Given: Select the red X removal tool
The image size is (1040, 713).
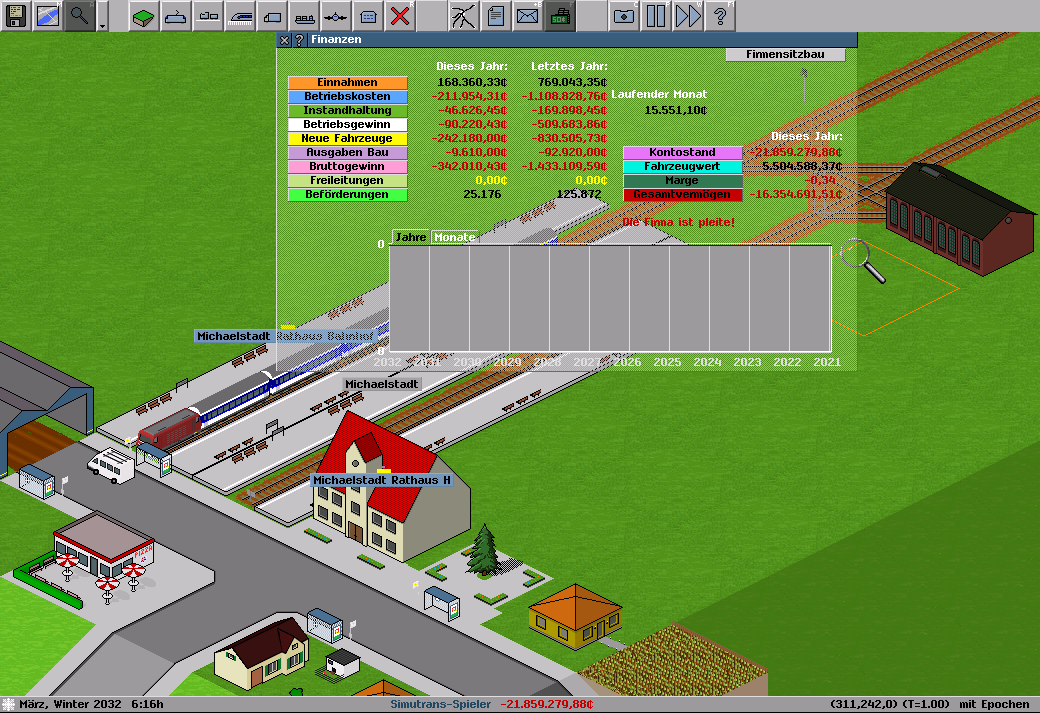Looking at the screenshot, I should coord(400,16).
